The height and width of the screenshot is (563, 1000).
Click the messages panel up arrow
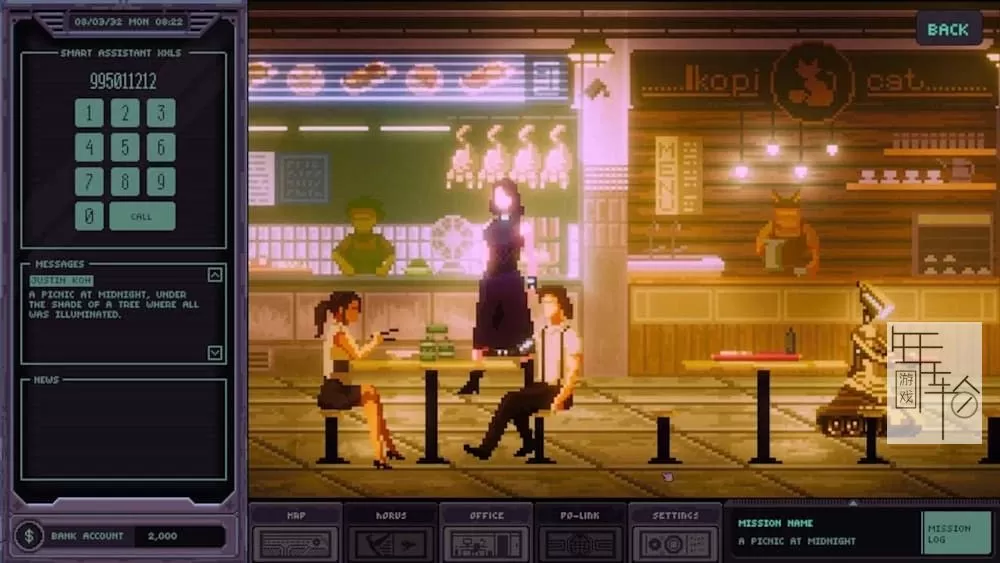215,274
